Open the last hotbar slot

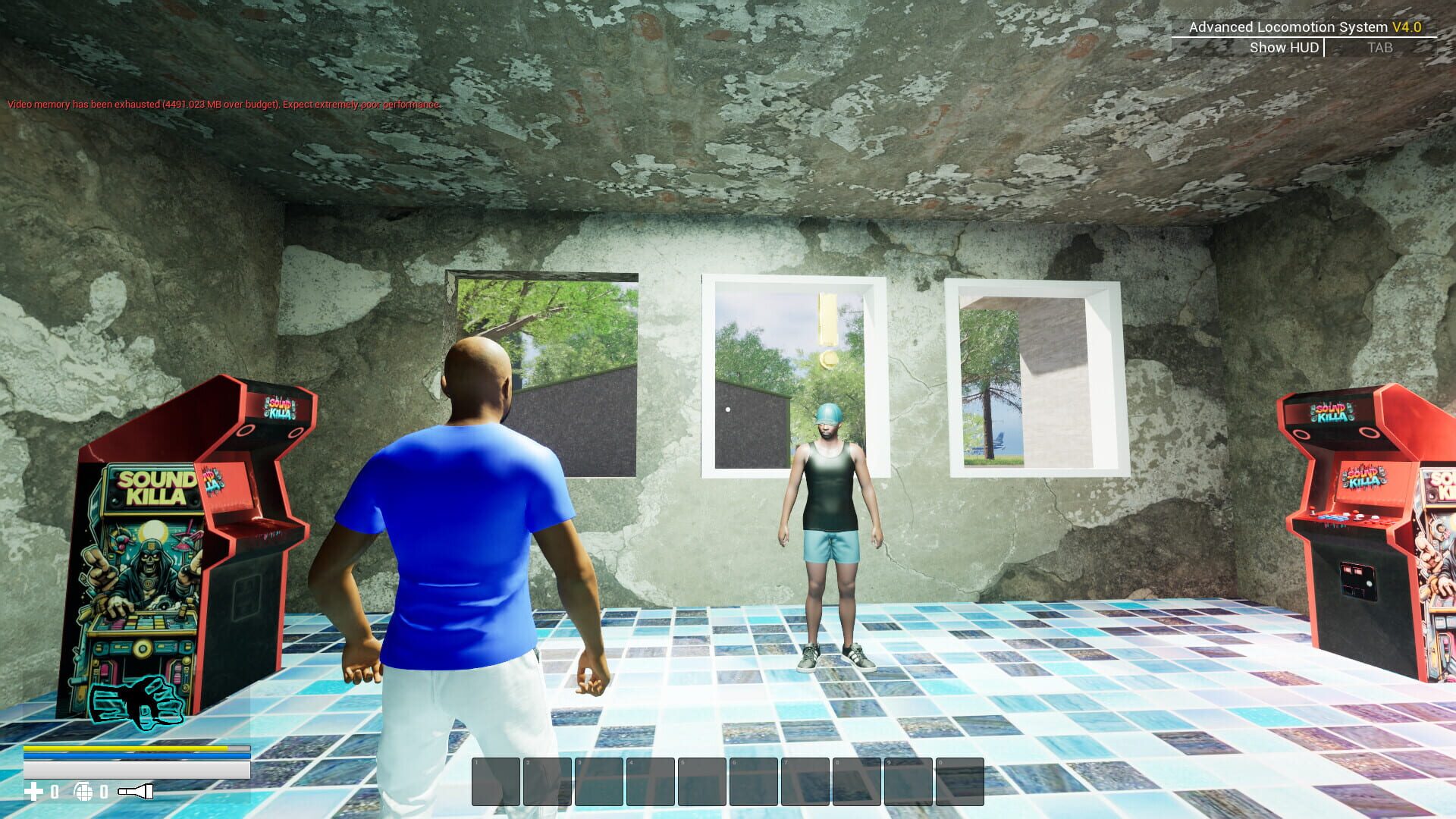pos(959,780)
